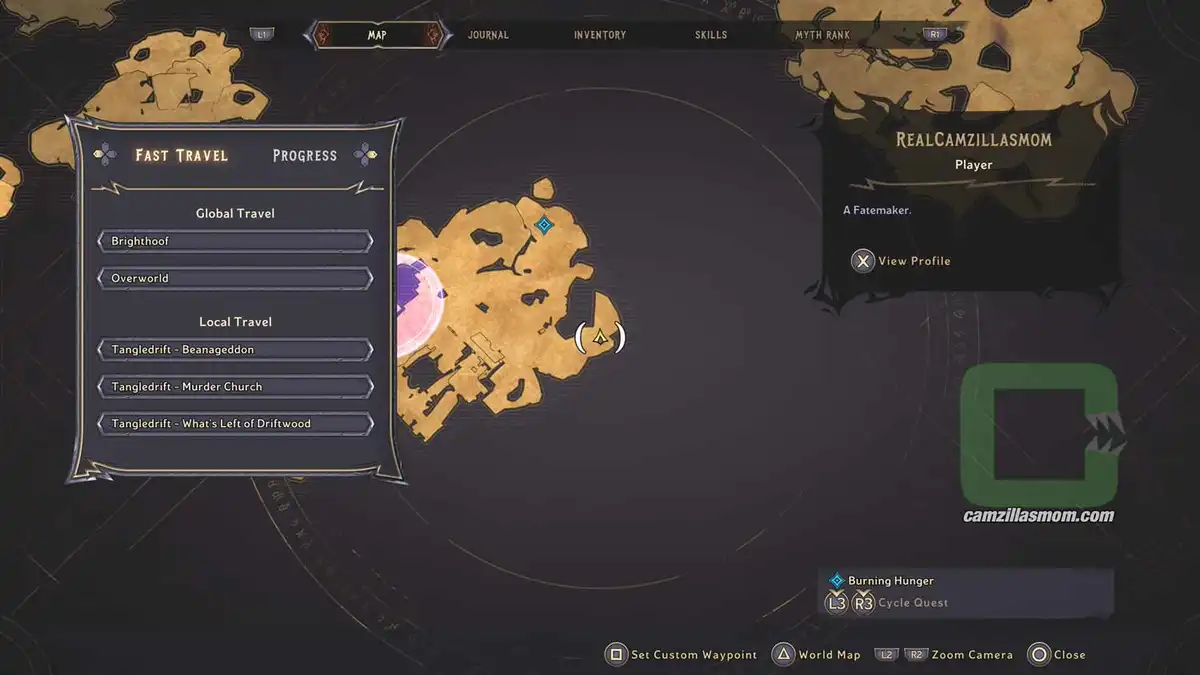Switch to the Map tab
Image resolution: width=1200 pixels, height=675 pixels.
tap(377, 35)
